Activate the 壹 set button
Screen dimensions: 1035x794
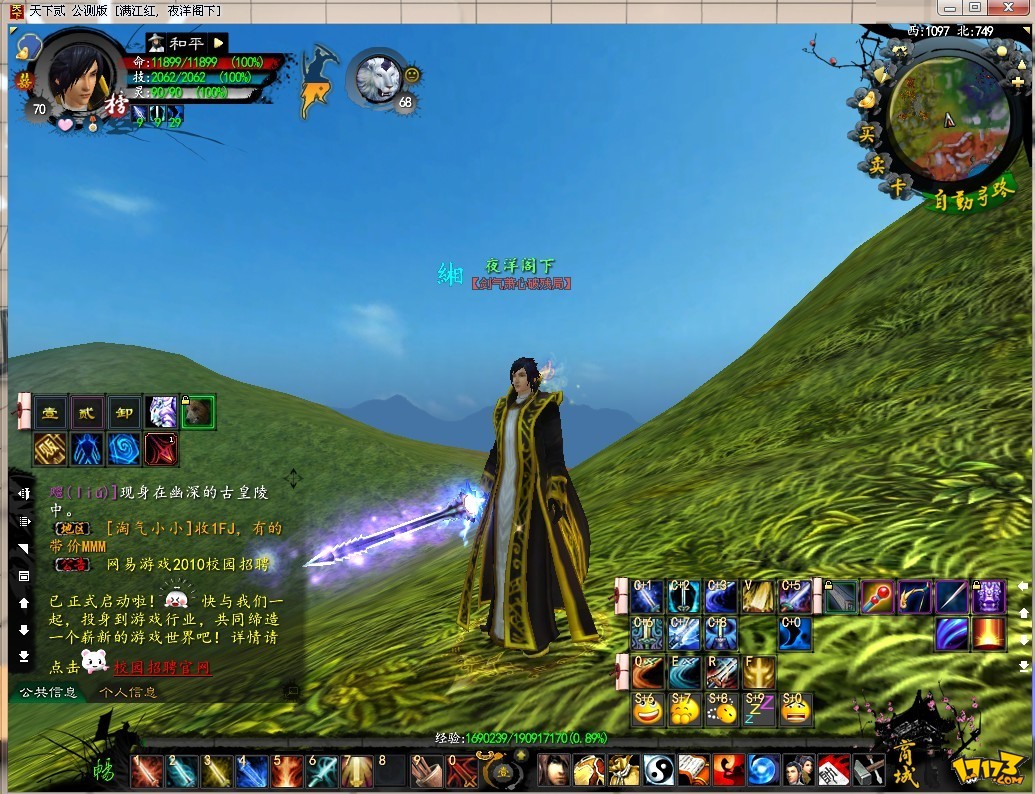tap(51, 412)
